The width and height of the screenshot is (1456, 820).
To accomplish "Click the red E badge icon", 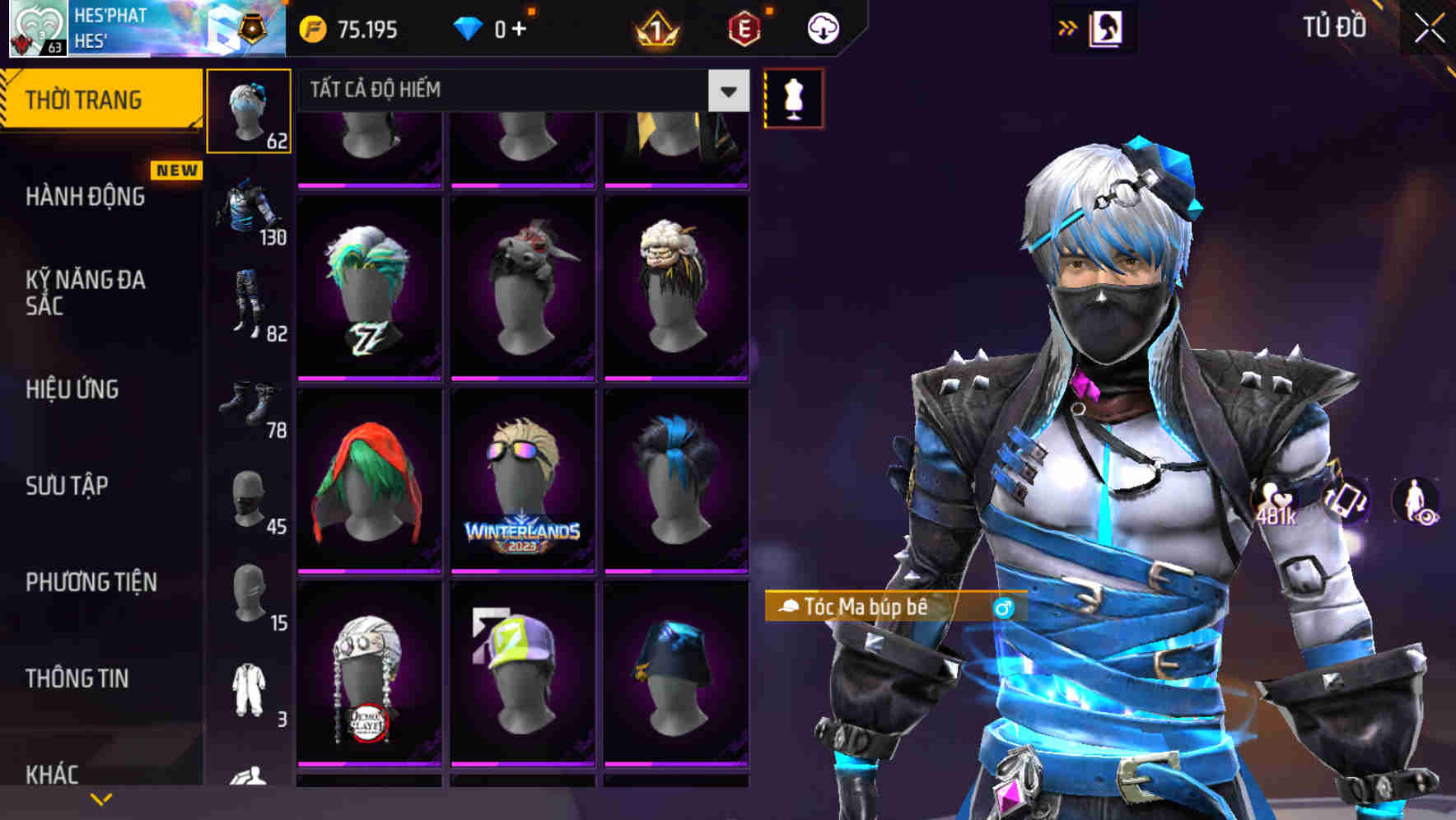I will point(744,27).
